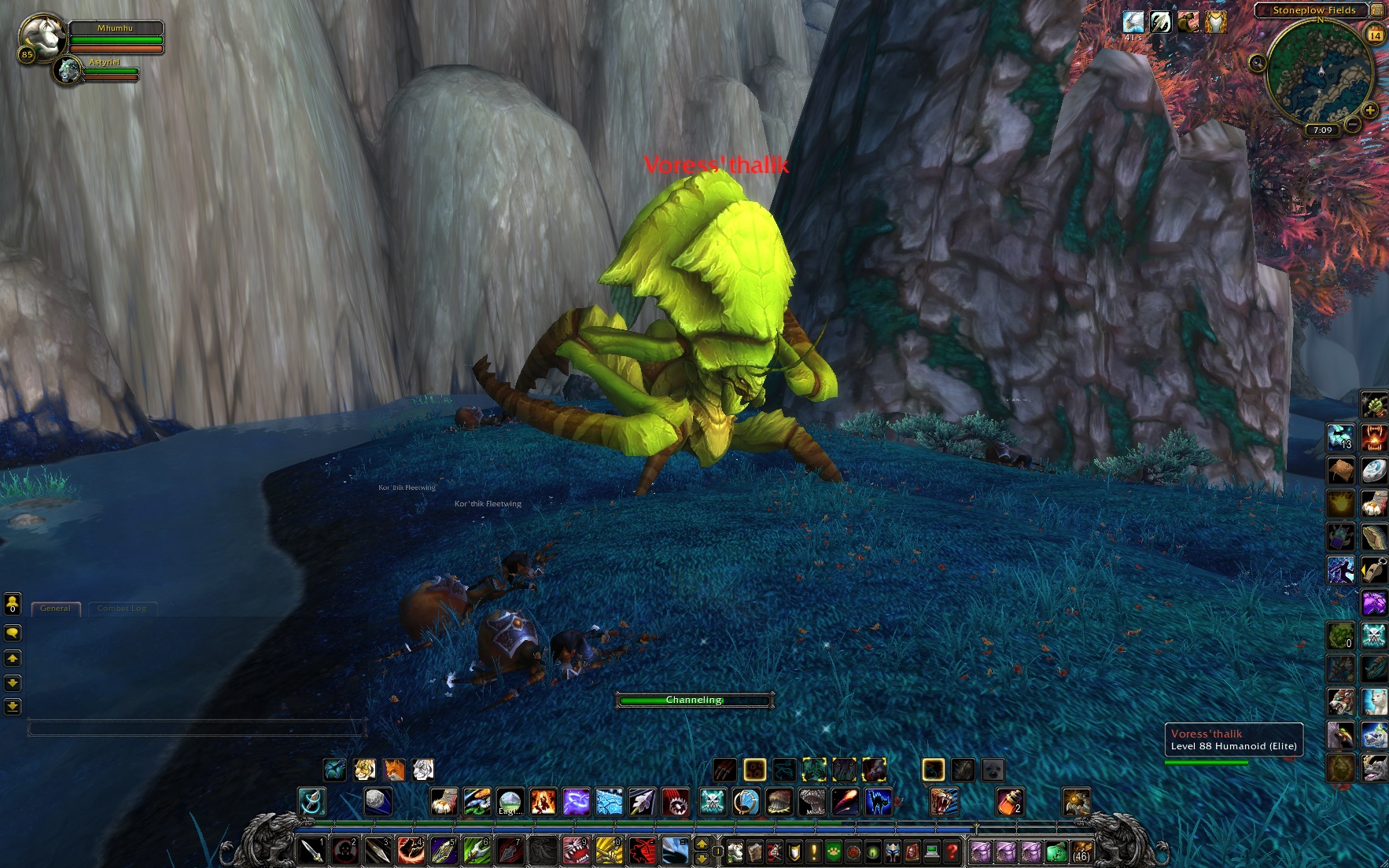The width and height of the screenshot is (1389, 868).
Task: Click the minimap zoom-in plus button
Action: (x=1370, y=111)
